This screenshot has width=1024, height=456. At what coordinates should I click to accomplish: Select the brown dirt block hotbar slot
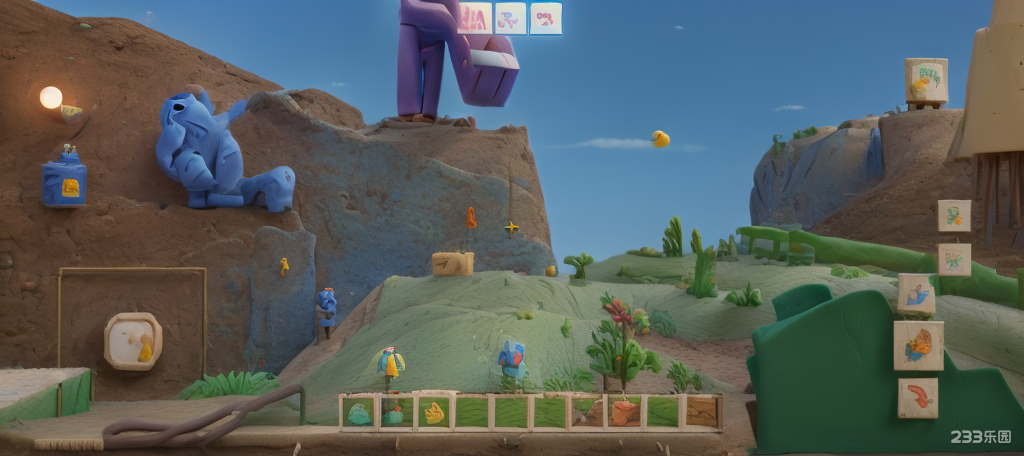[x=700, y=412]
